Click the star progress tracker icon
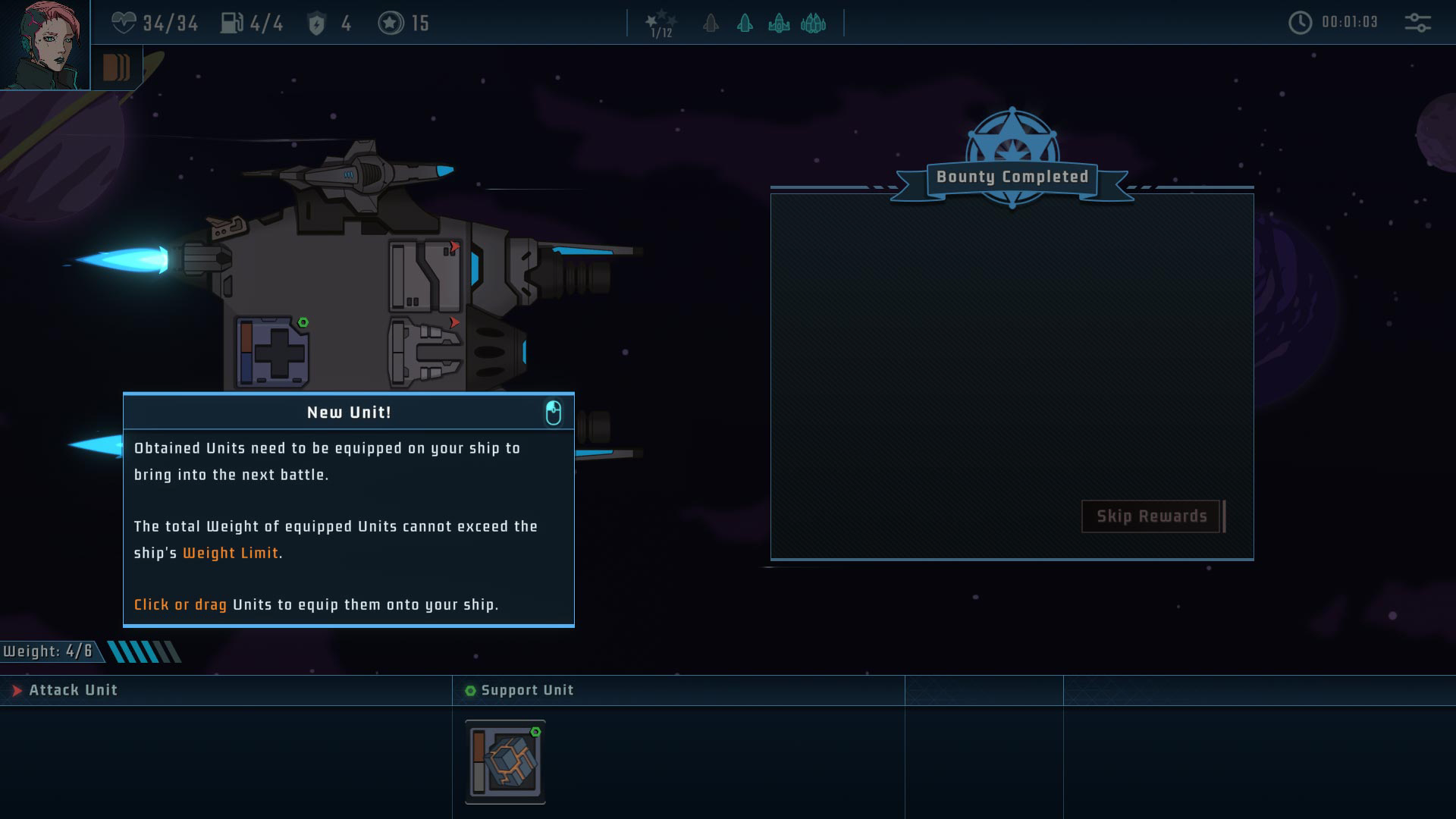 661,24
